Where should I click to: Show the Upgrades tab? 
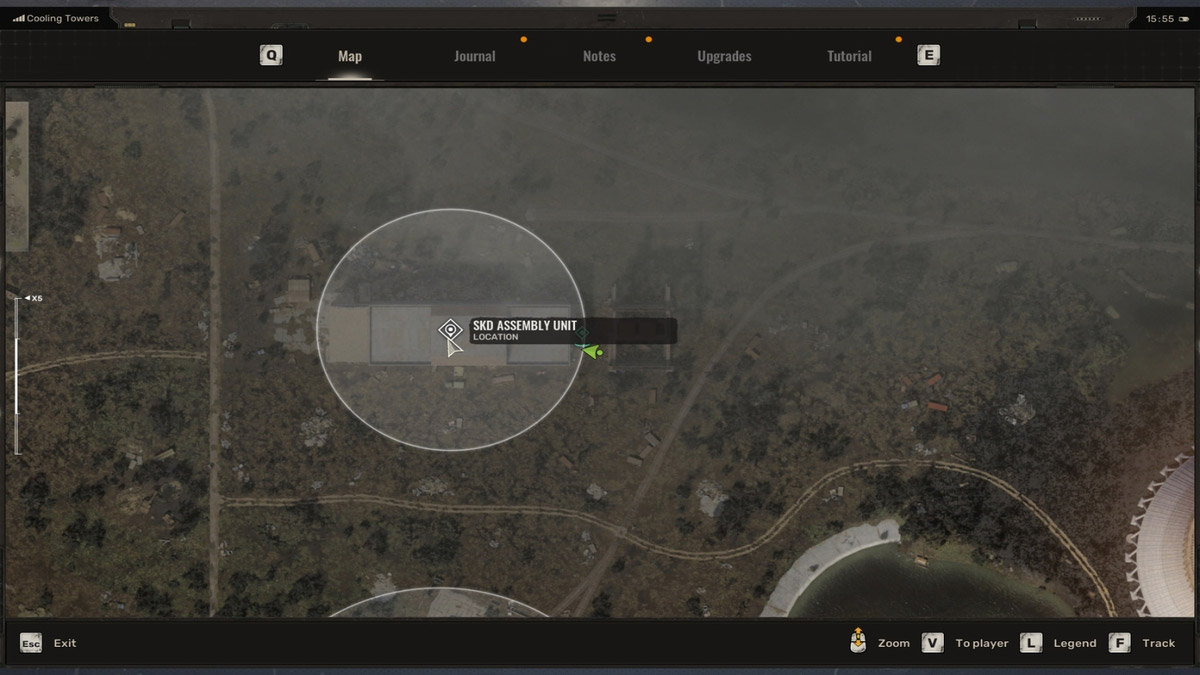point(724,57)
